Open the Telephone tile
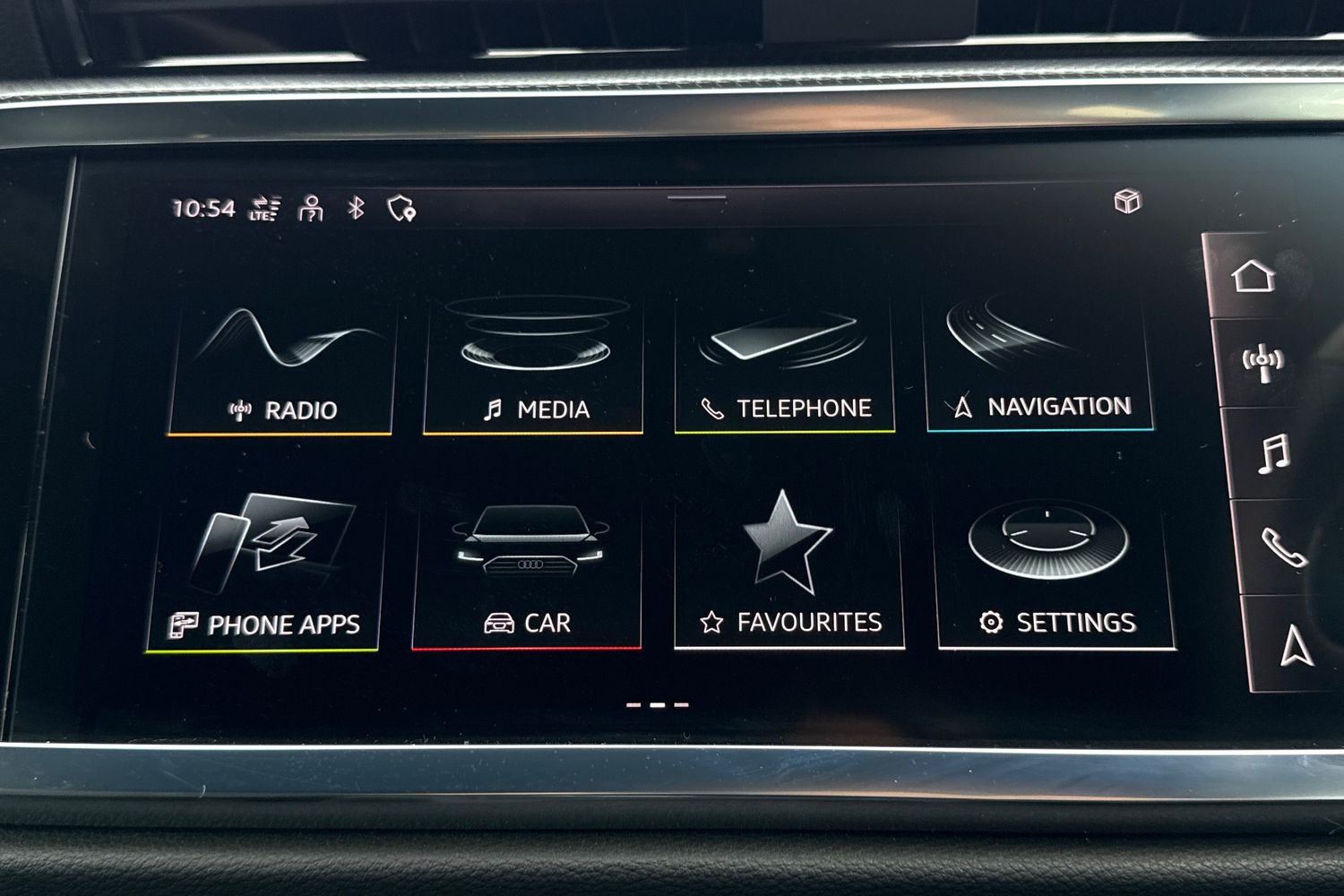Screen dimensions: 1344x896 [784, 367]
